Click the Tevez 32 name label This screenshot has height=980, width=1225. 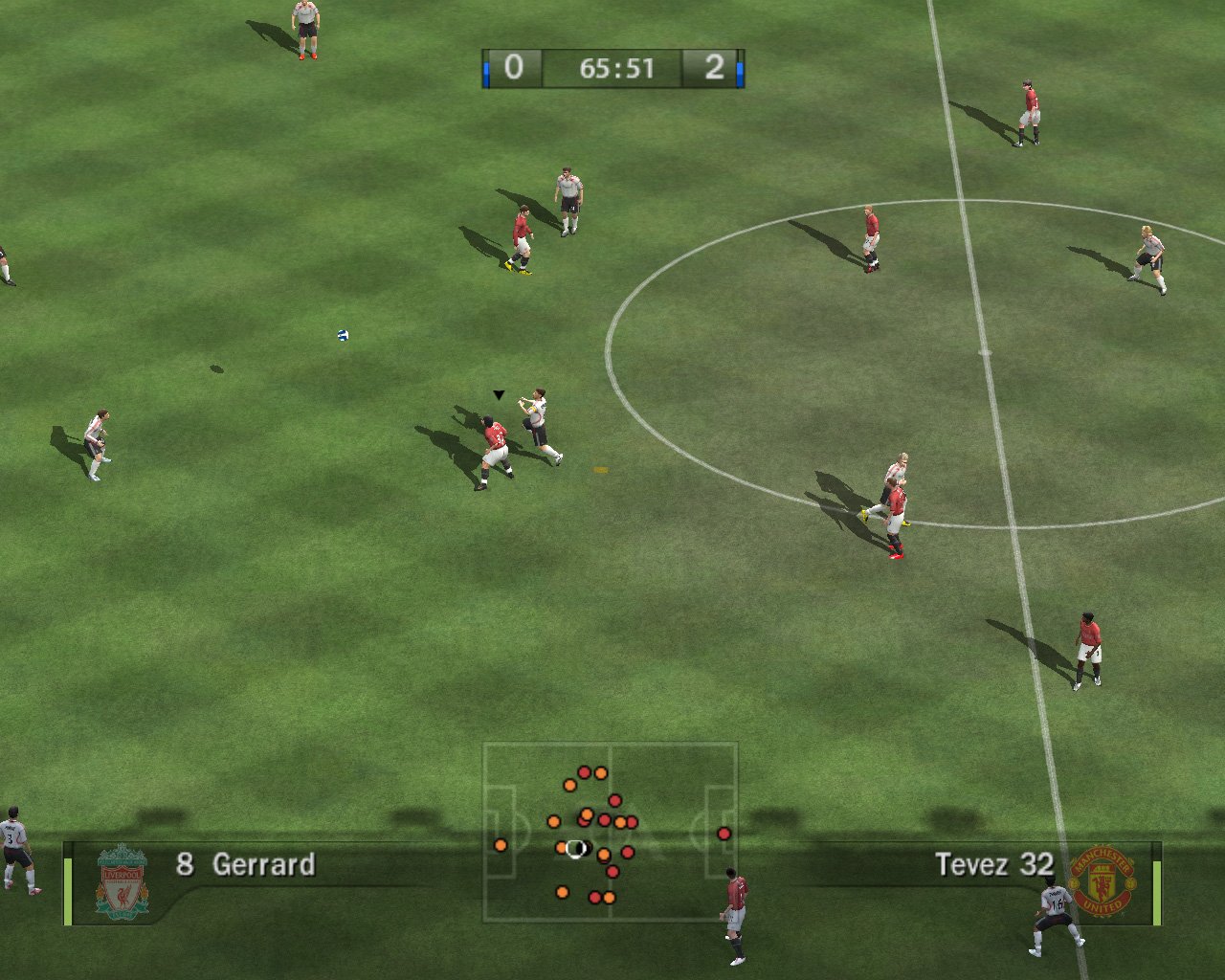tap(995, 864)
